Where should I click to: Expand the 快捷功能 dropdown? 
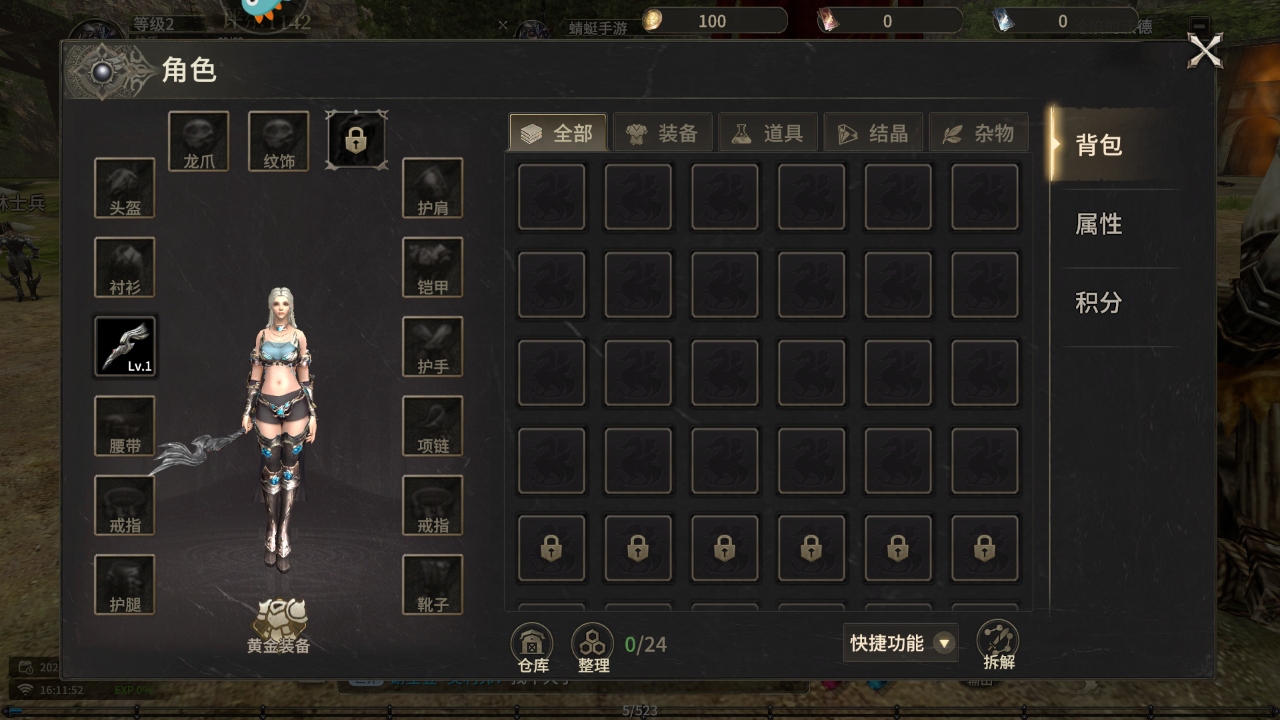click(900, 643)
